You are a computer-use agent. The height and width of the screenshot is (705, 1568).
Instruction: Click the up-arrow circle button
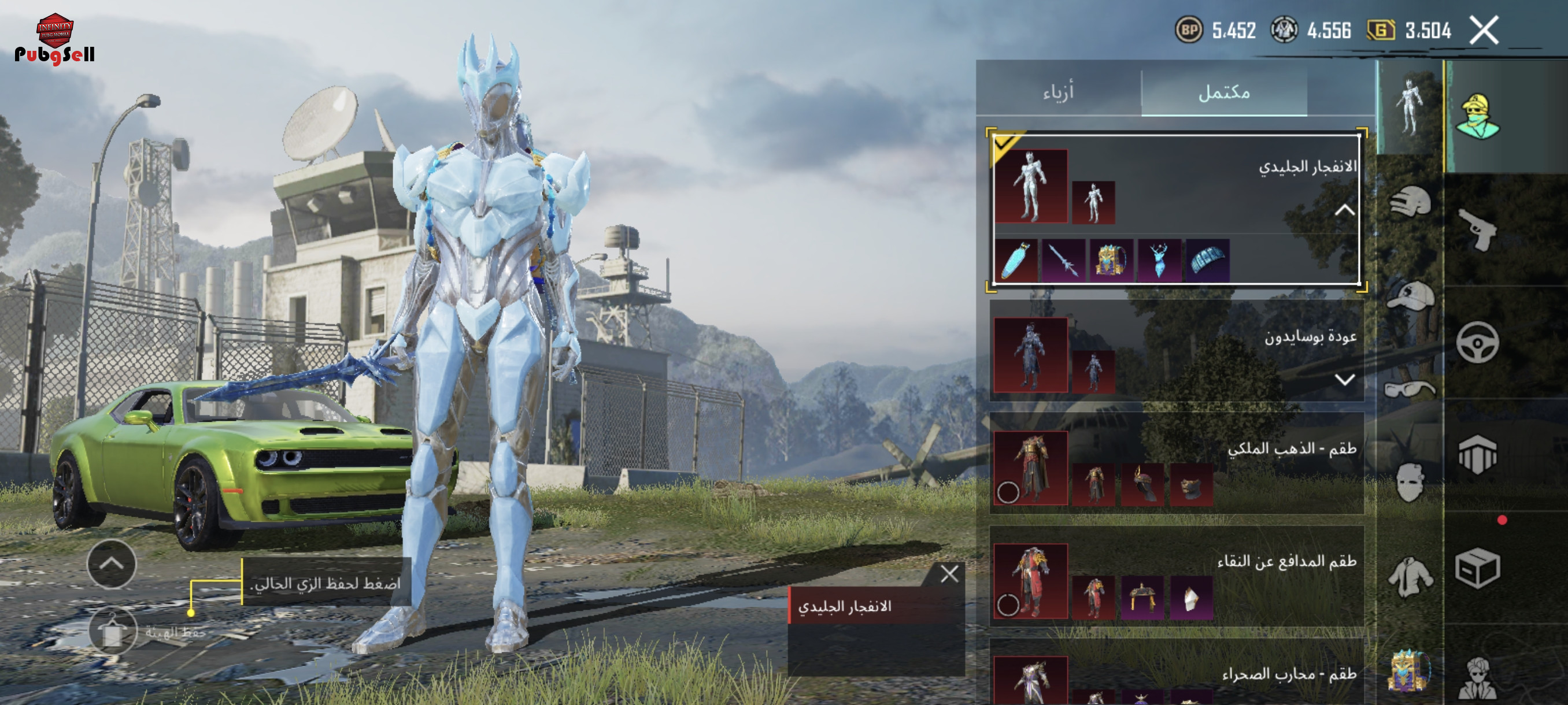click(x=112, y=564)
